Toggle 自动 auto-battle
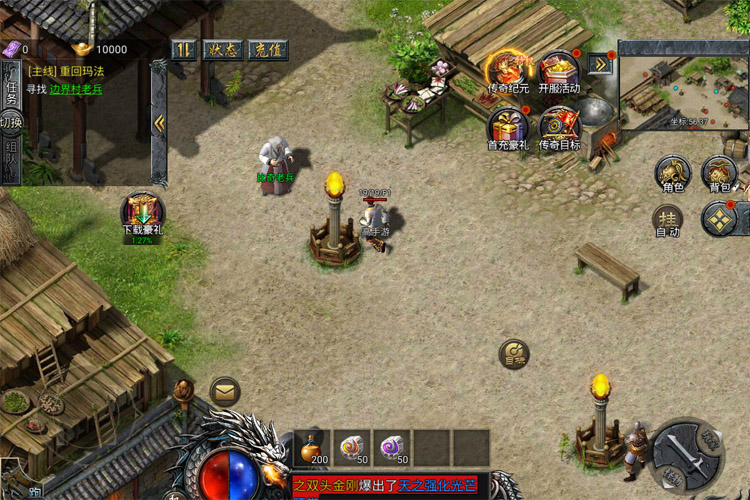 tap(667, 220)
